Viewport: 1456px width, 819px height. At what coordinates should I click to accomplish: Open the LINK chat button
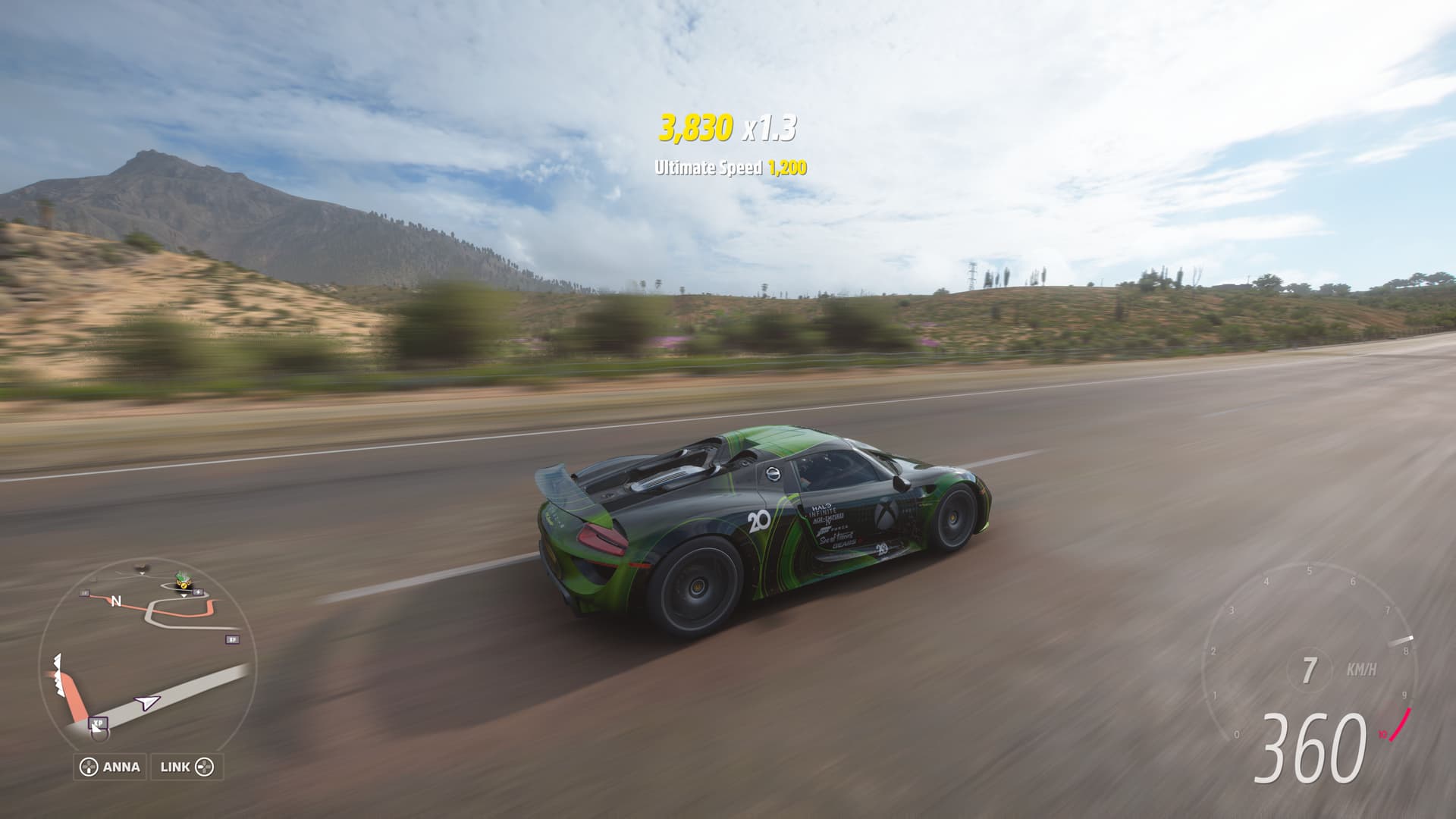pyautogui.click(x=187, y=767)
